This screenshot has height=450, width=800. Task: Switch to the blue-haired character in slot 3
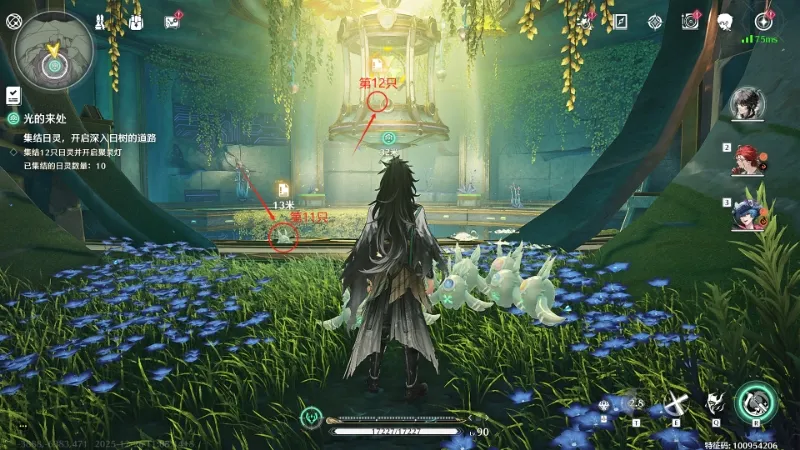point(750,214)
